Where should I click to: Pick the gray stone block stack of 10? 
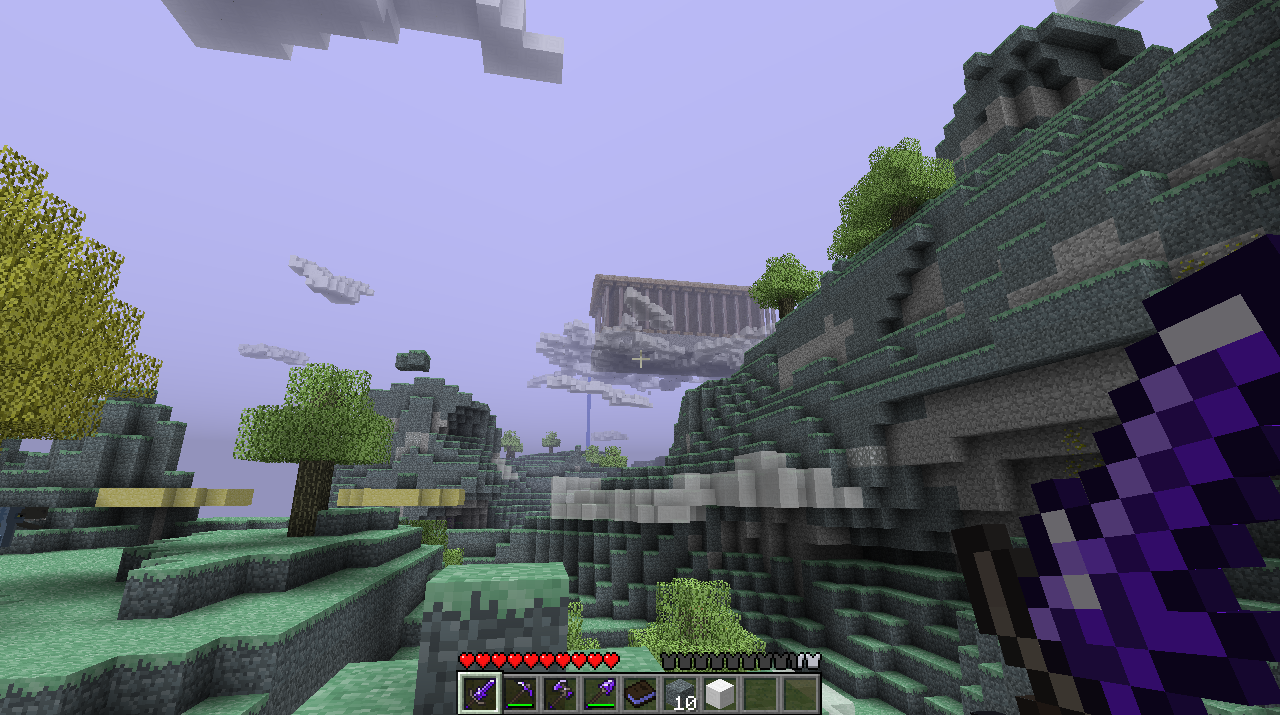tap(679, 693)
